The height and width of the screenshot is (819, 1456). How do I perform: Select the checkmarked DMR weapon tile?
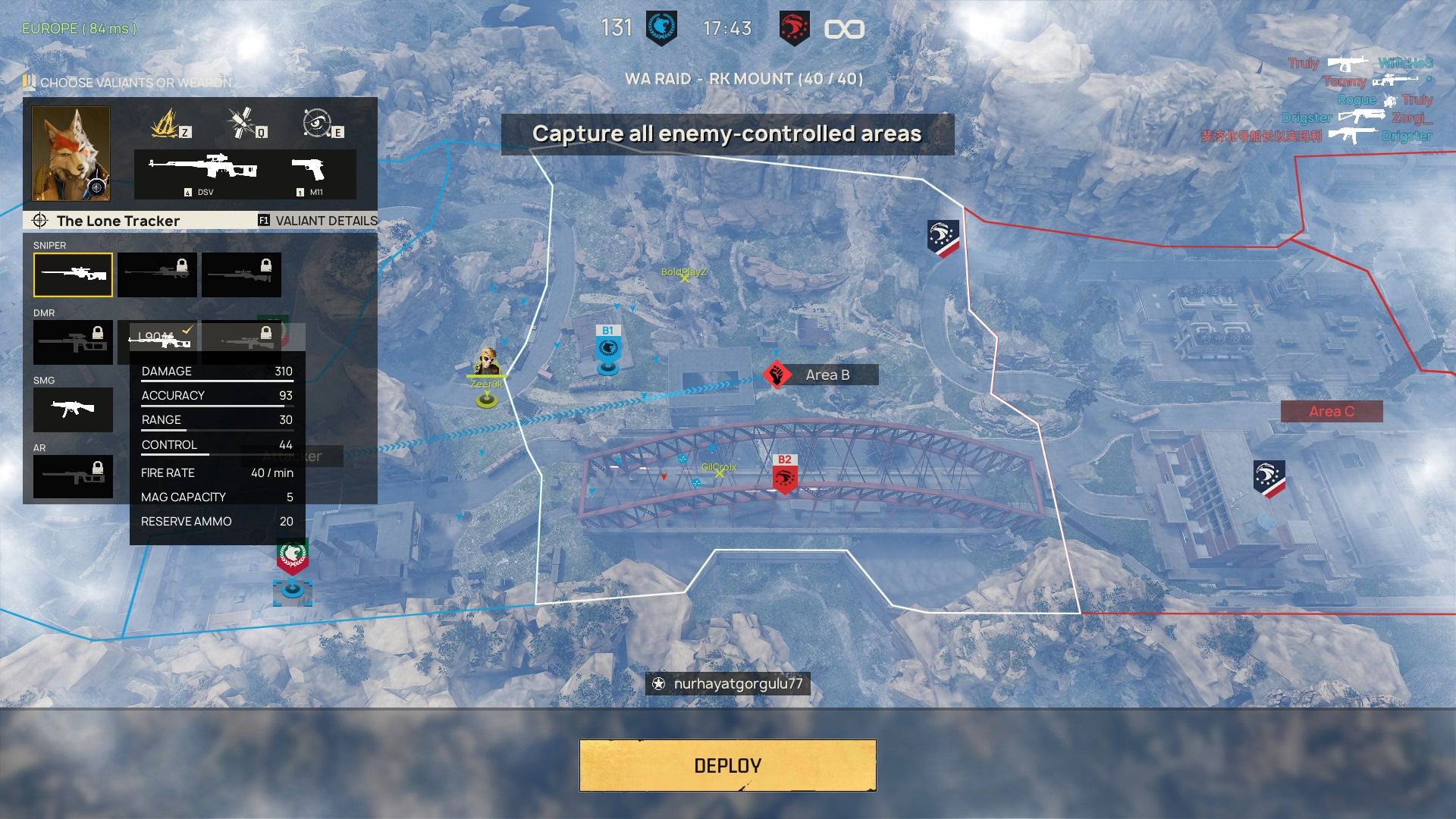(x=158, y=340)
